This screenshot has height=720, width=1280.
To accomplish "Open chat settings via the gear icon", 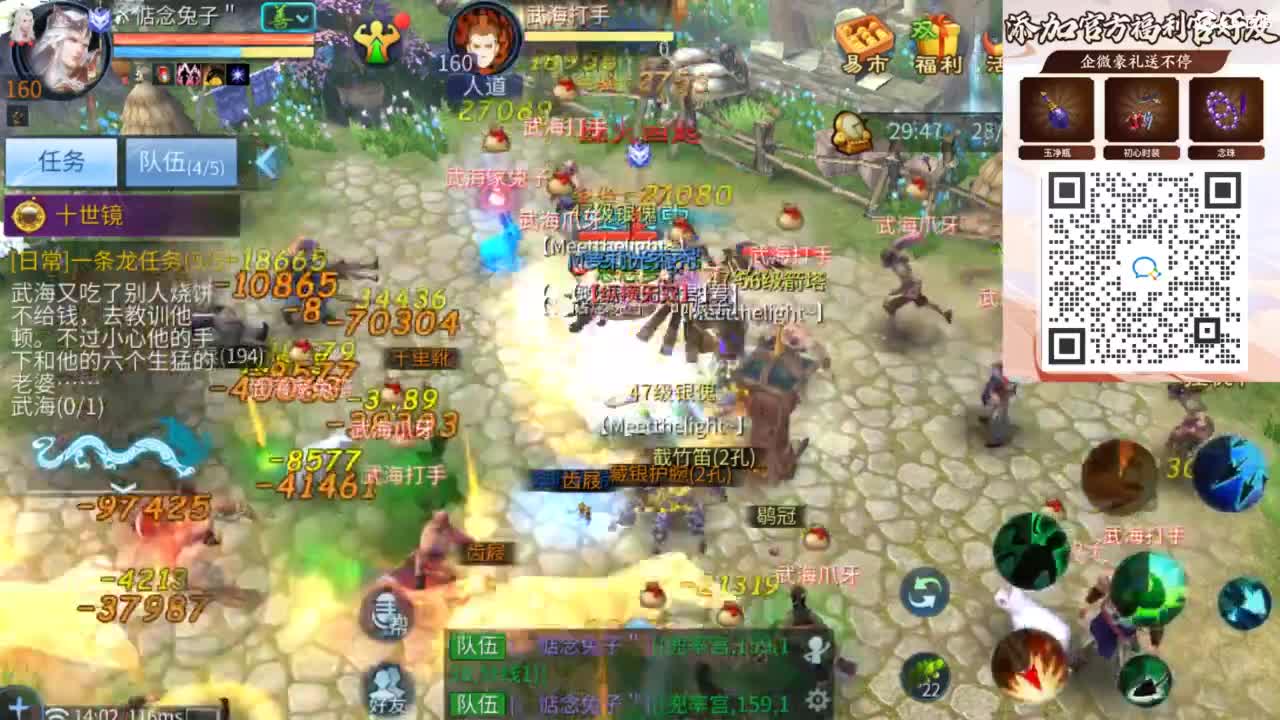I will coord(818,698).
